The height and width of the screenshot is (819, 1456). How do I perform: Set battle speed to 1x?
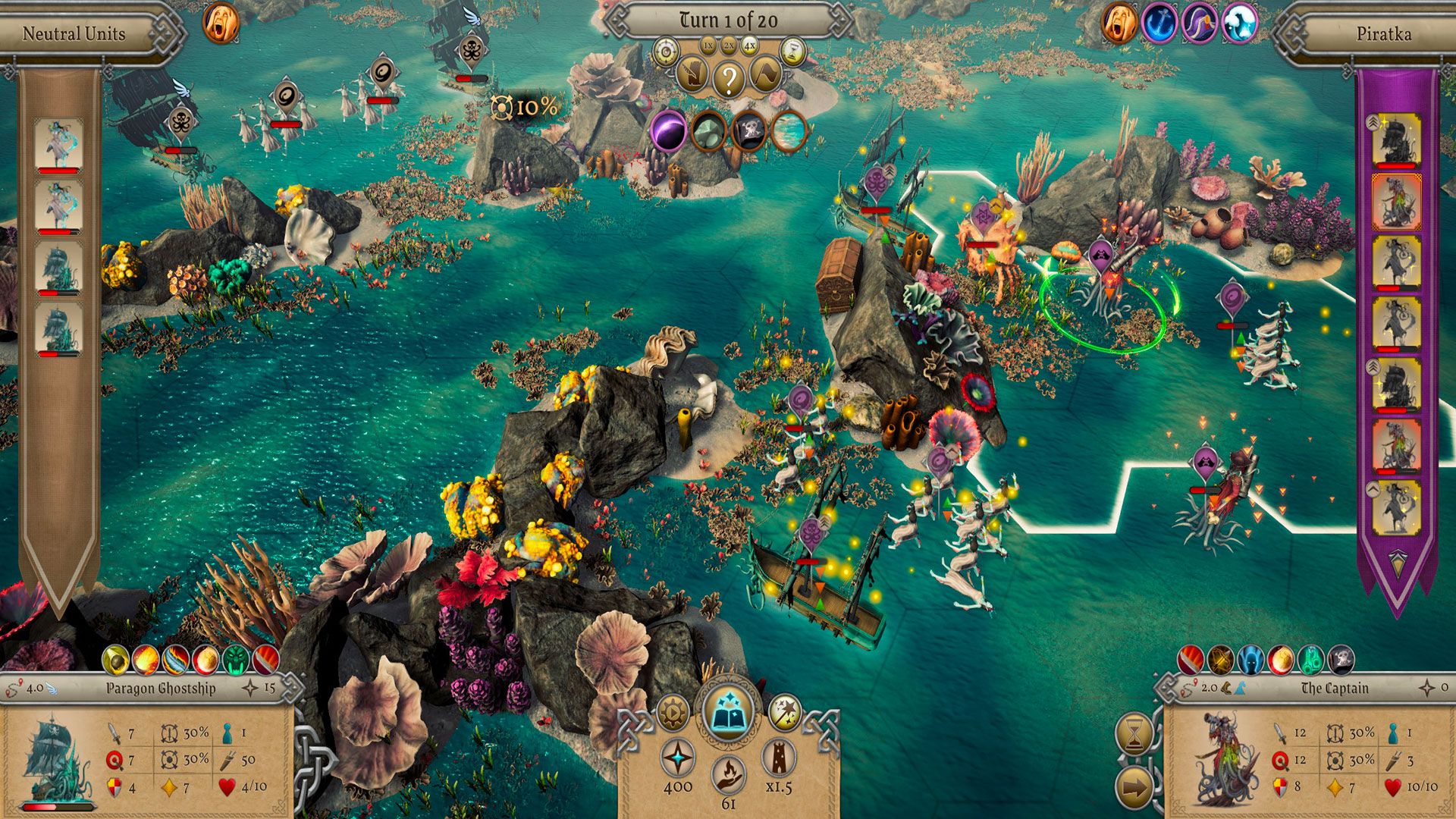click(708, 46)
